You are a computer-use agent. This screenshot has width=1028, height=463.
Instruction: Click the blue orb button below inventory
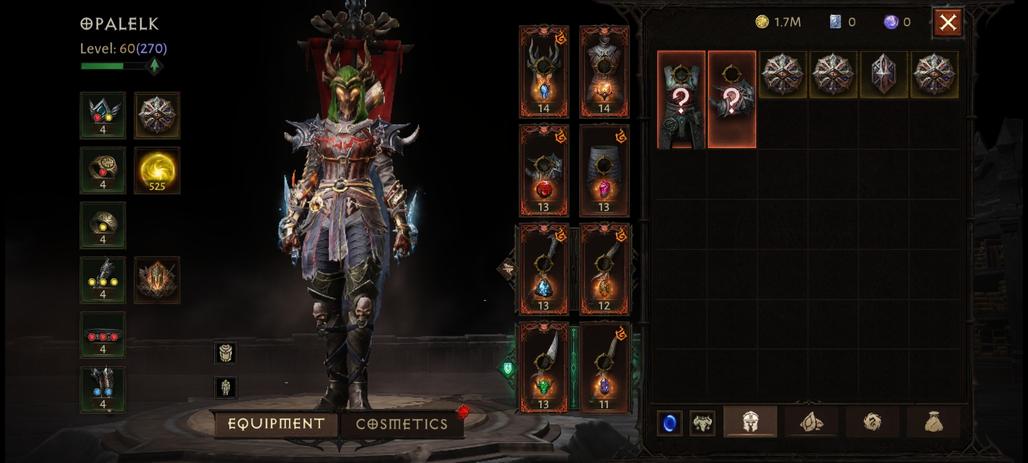click(669, 422)
